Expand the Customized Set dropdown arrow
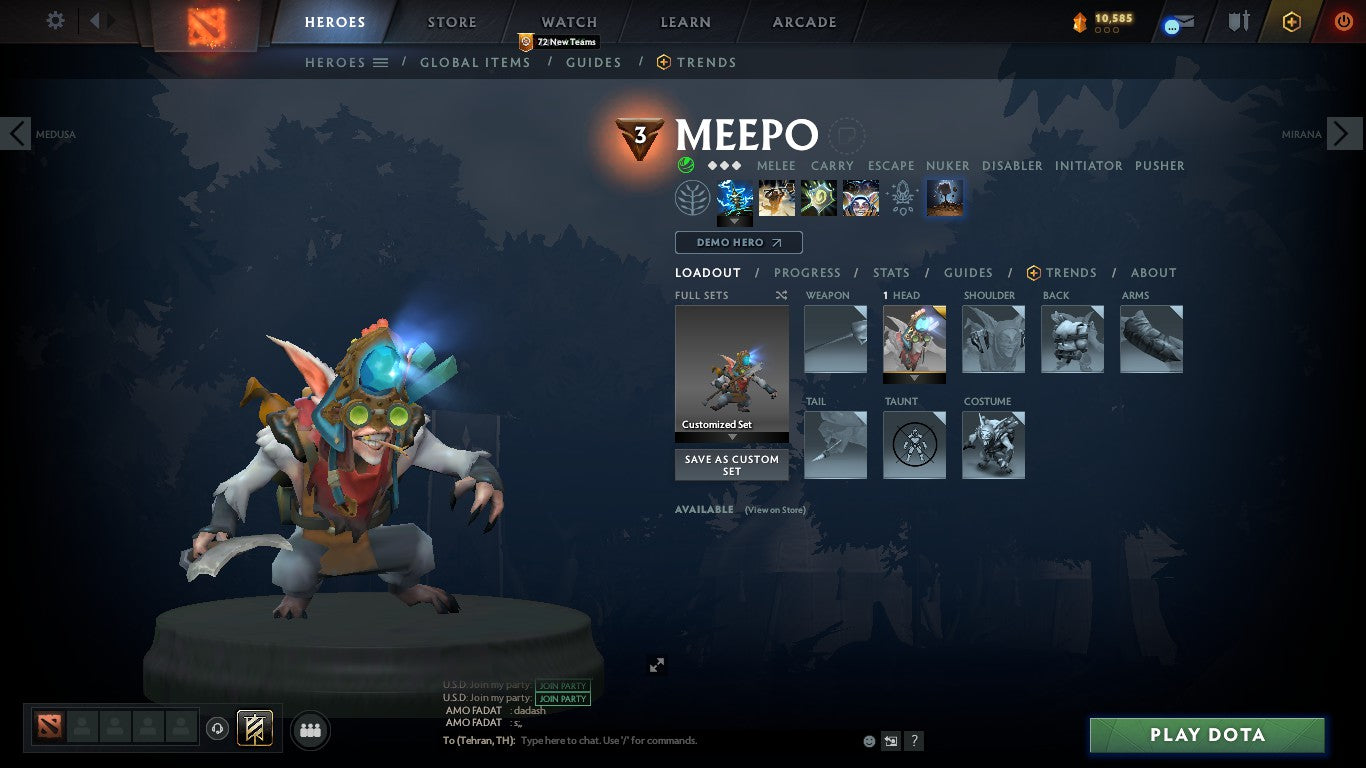 [733, 437]
